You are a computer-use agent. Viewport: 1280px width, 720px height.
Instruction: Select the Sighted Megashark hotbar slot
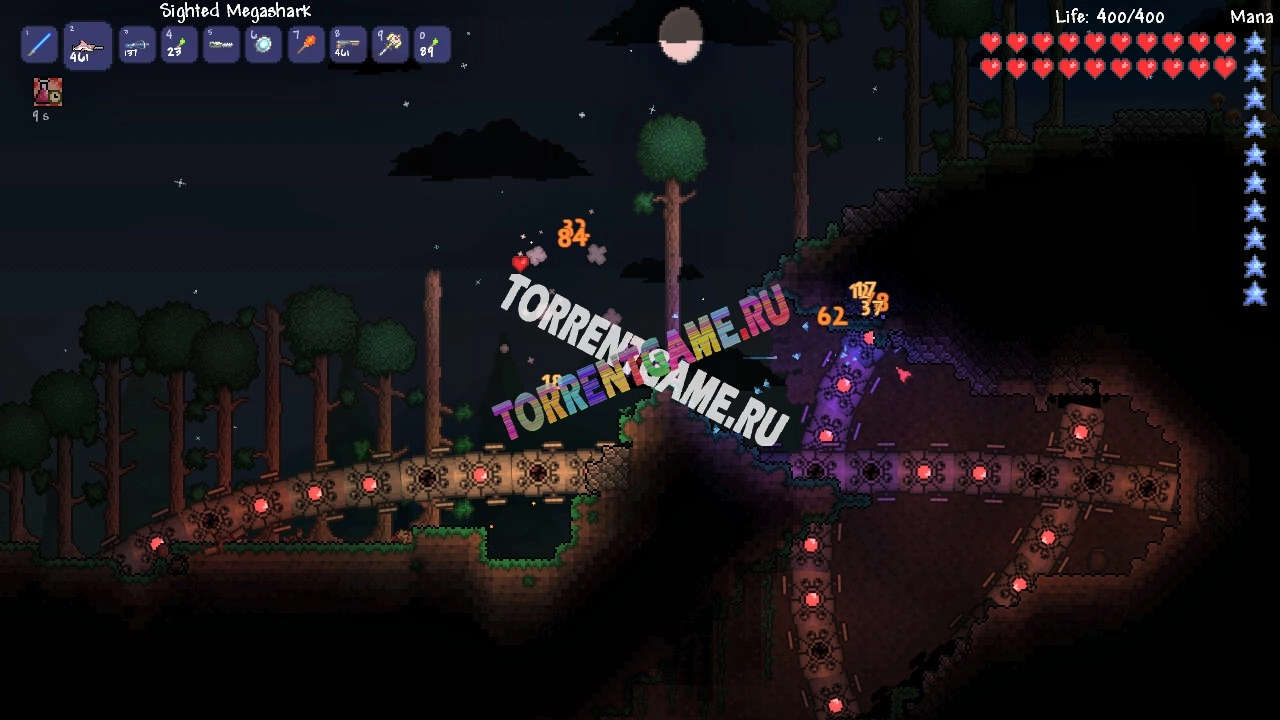[87, 46]
